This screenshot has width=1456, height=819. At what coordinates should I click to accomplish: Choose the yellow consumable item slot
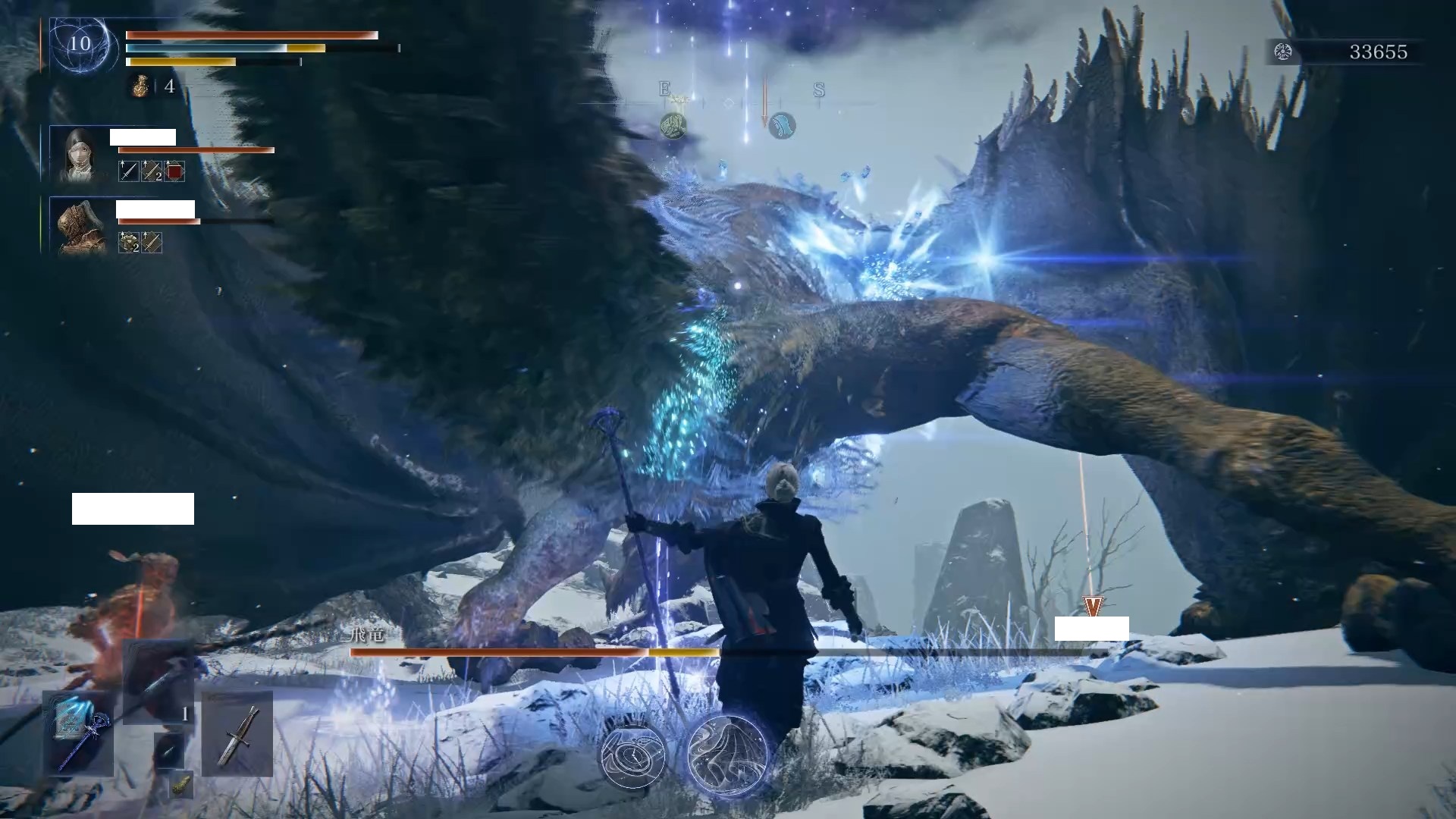180,786
